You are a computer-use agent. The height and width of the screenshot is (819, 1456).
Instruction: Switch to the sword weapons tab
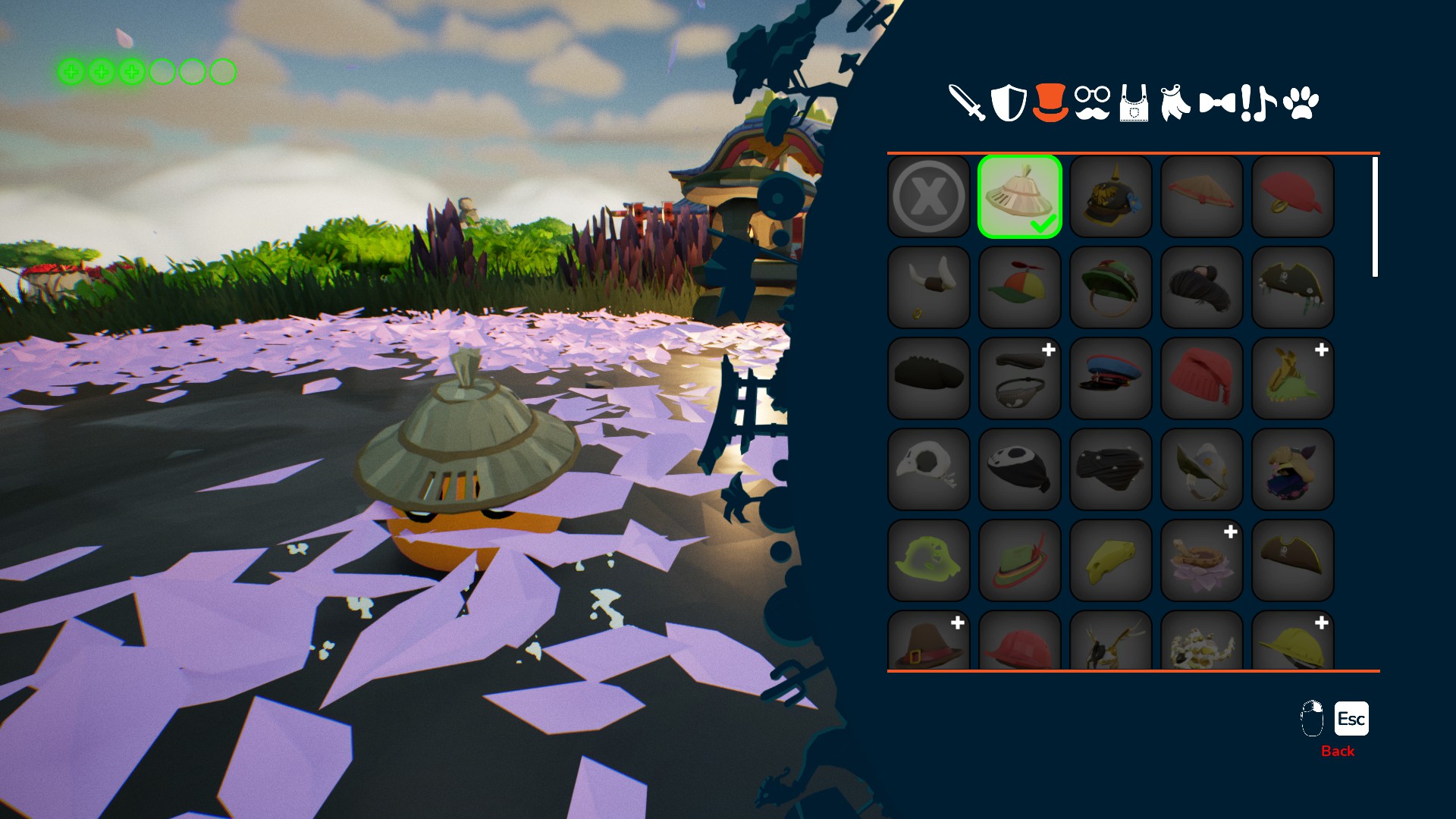[x=967, y=102]
